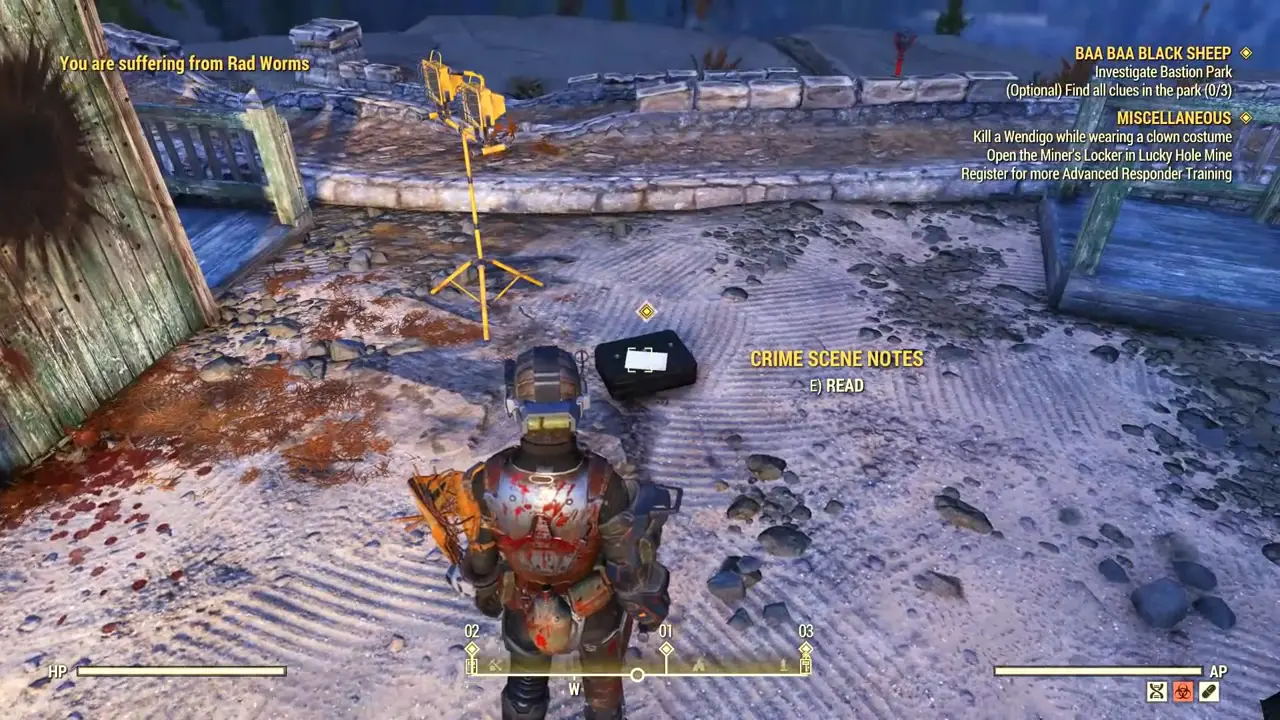Screen dimensions: 1280x720
Task: Select the biohazard rad sickness icon
Action: click(x=1183, y=691)
